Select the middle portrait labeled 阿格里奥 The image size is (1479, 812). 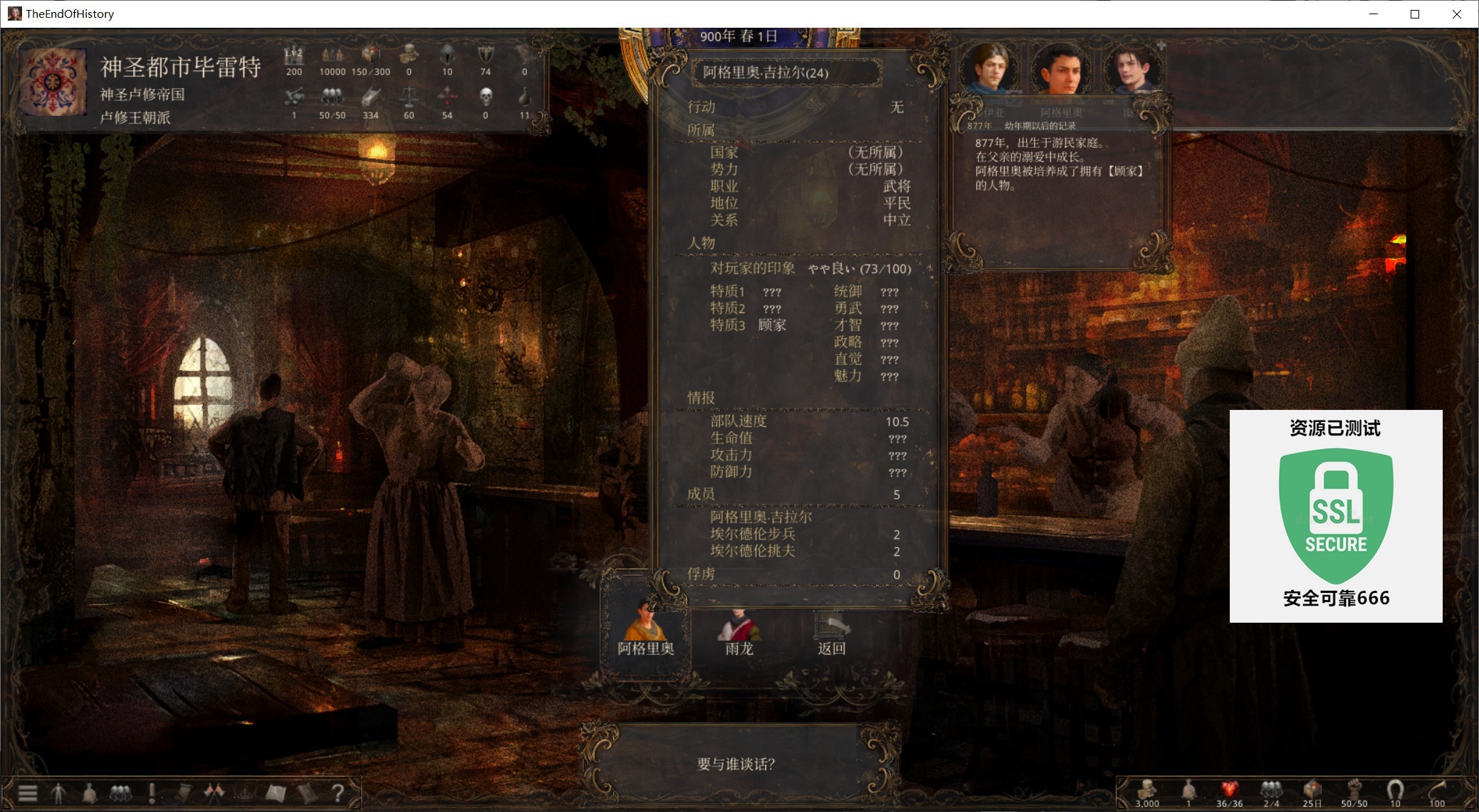(x=1060, y=70)
